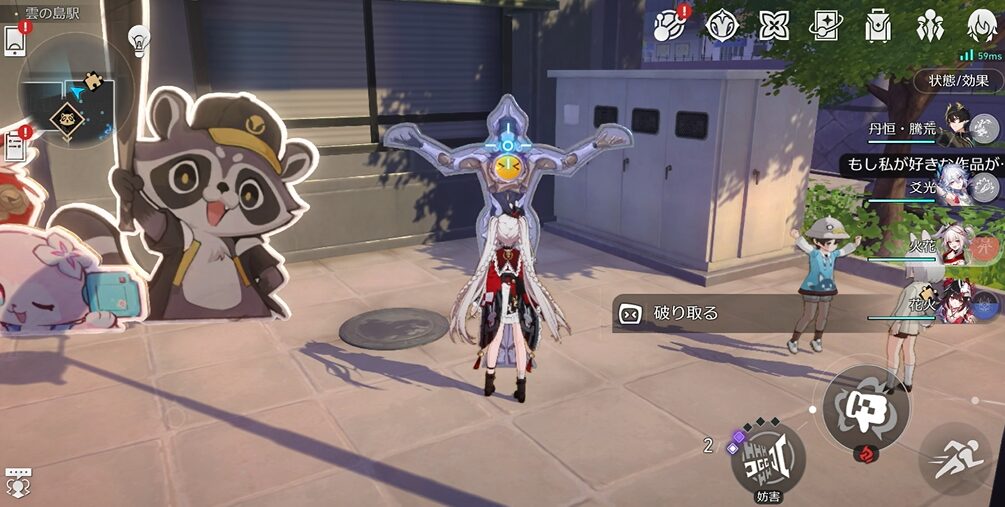Screen dimensions: 1005x507
Task: Open the Warp card icon
Action: click(x=826, y=25)
